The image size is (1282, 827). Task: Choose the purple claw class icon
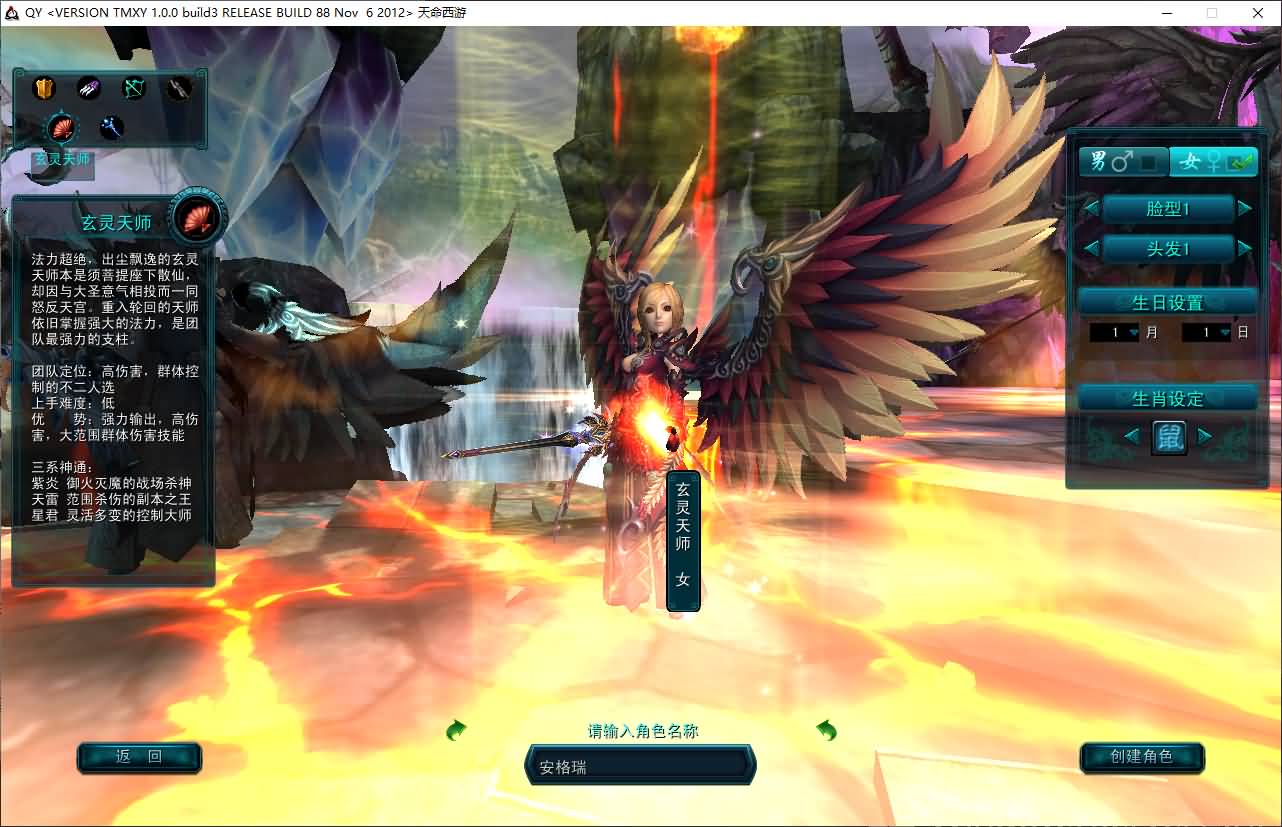click(x=89, y=89)
